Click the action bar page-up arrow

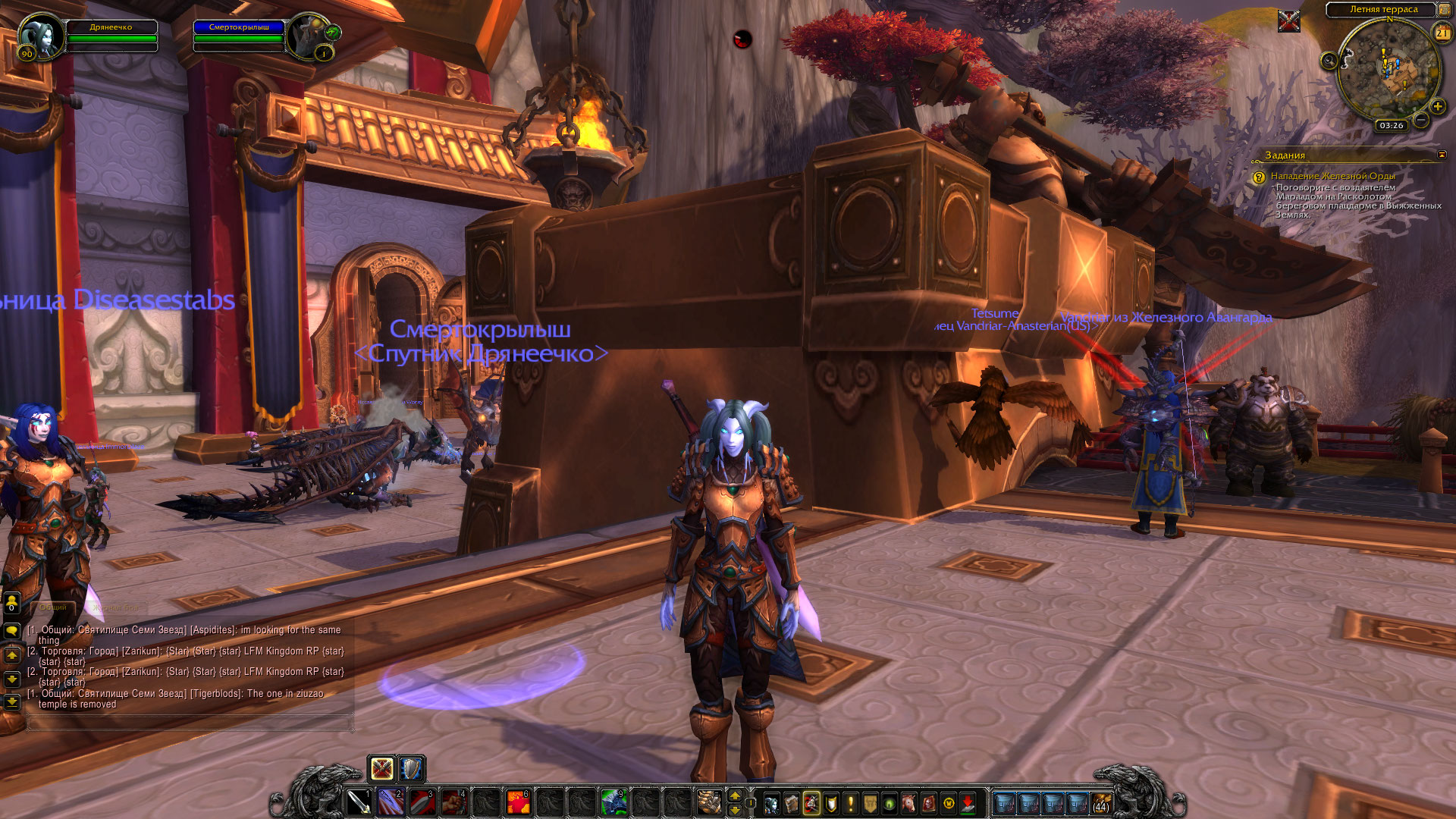point(734,795)
